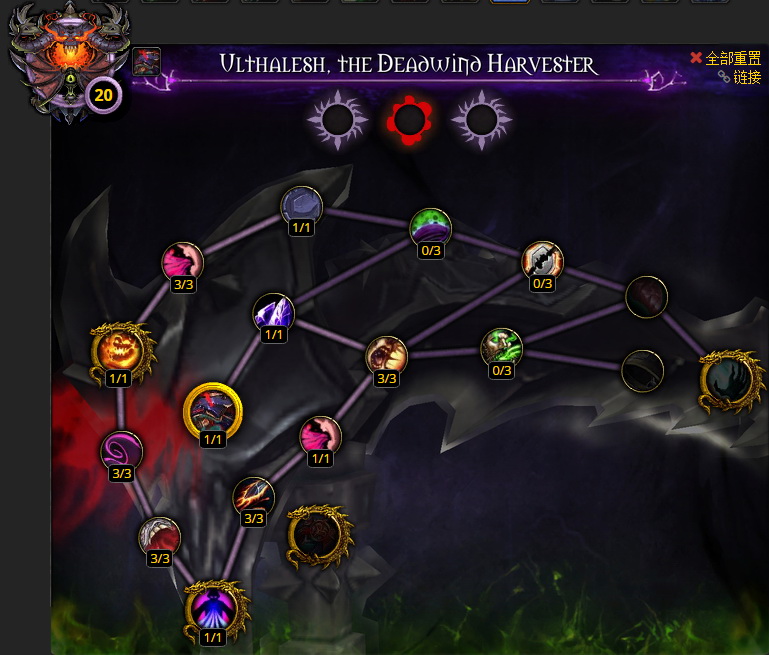Add a point to the green-glowing skull trait
Viewport: 769px width, 655px height.
[x=501, y=347]
